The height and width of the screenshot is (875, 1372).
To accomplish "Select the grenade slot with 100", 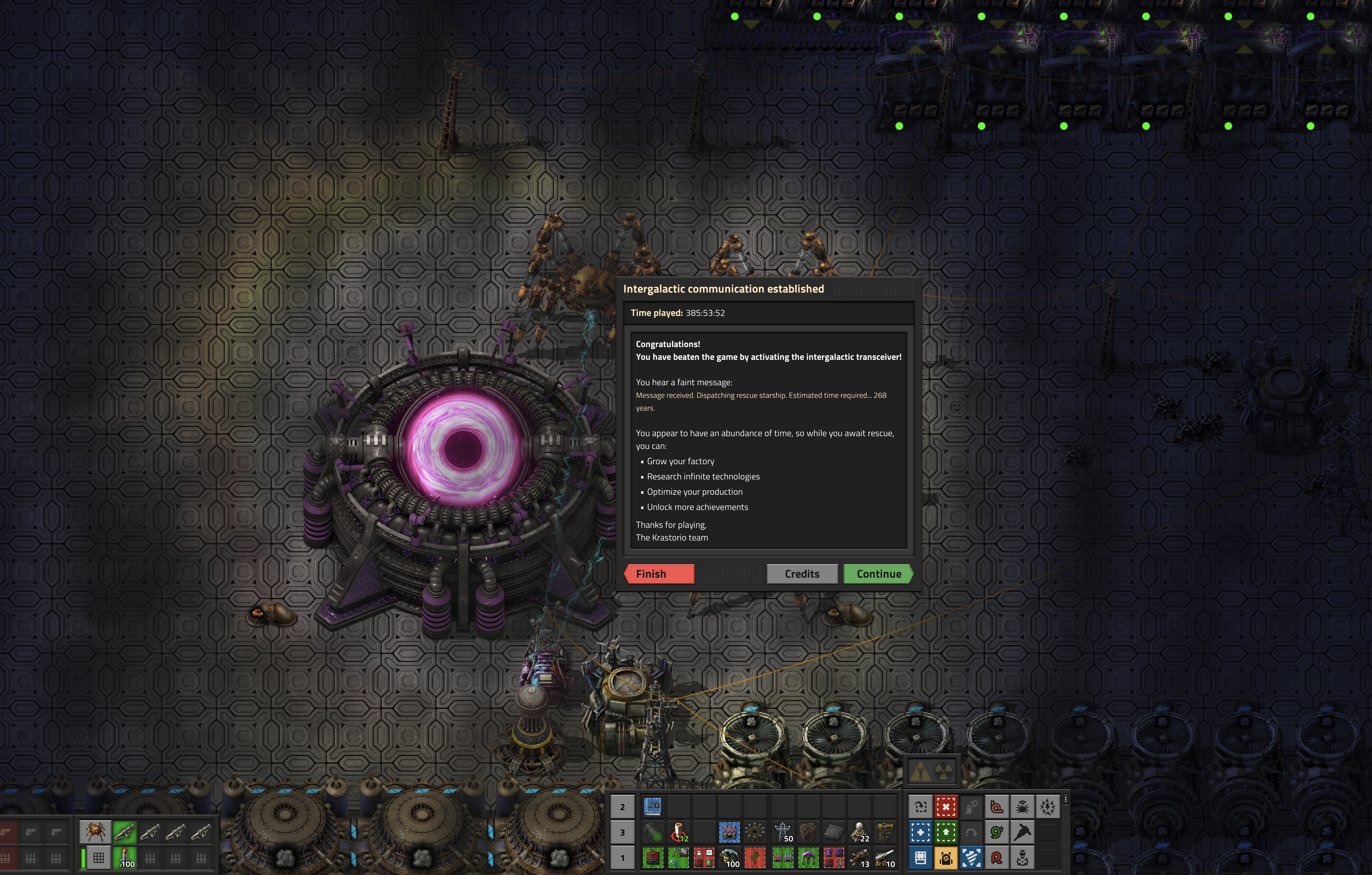I will point(729,857).
